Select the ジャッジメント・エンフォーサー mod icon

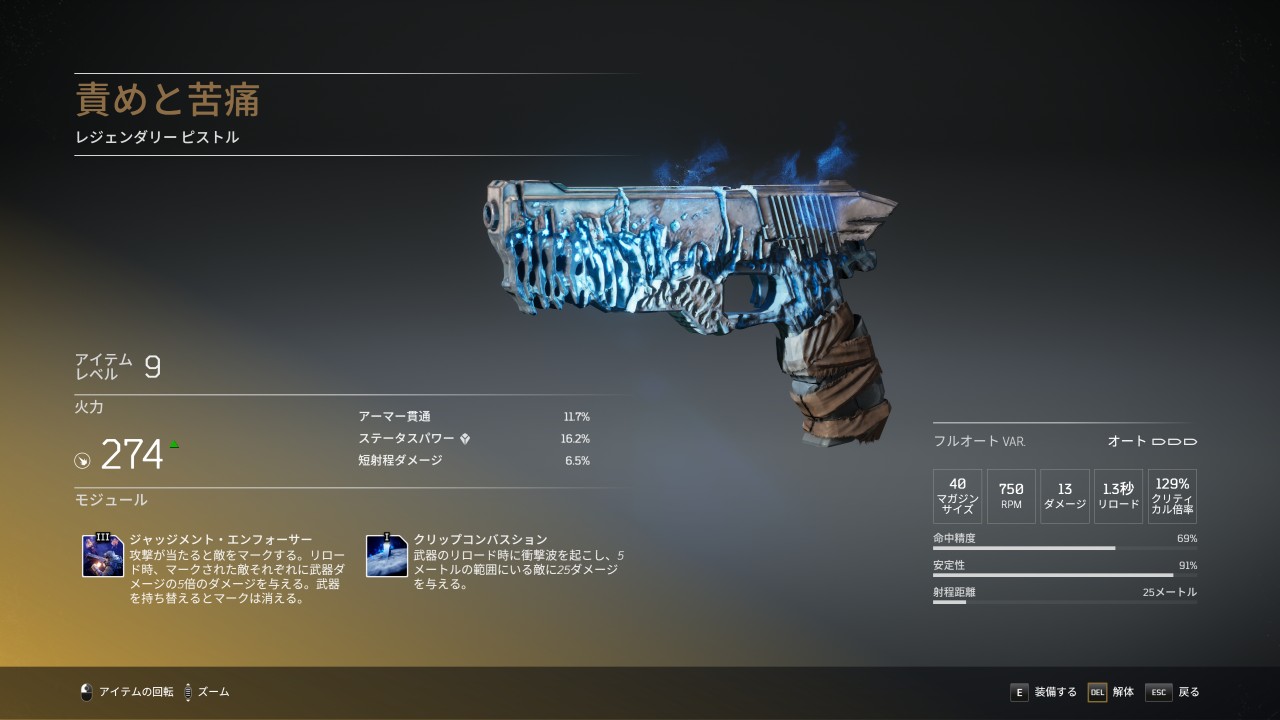pyautogui.click(x=103, y=556)
